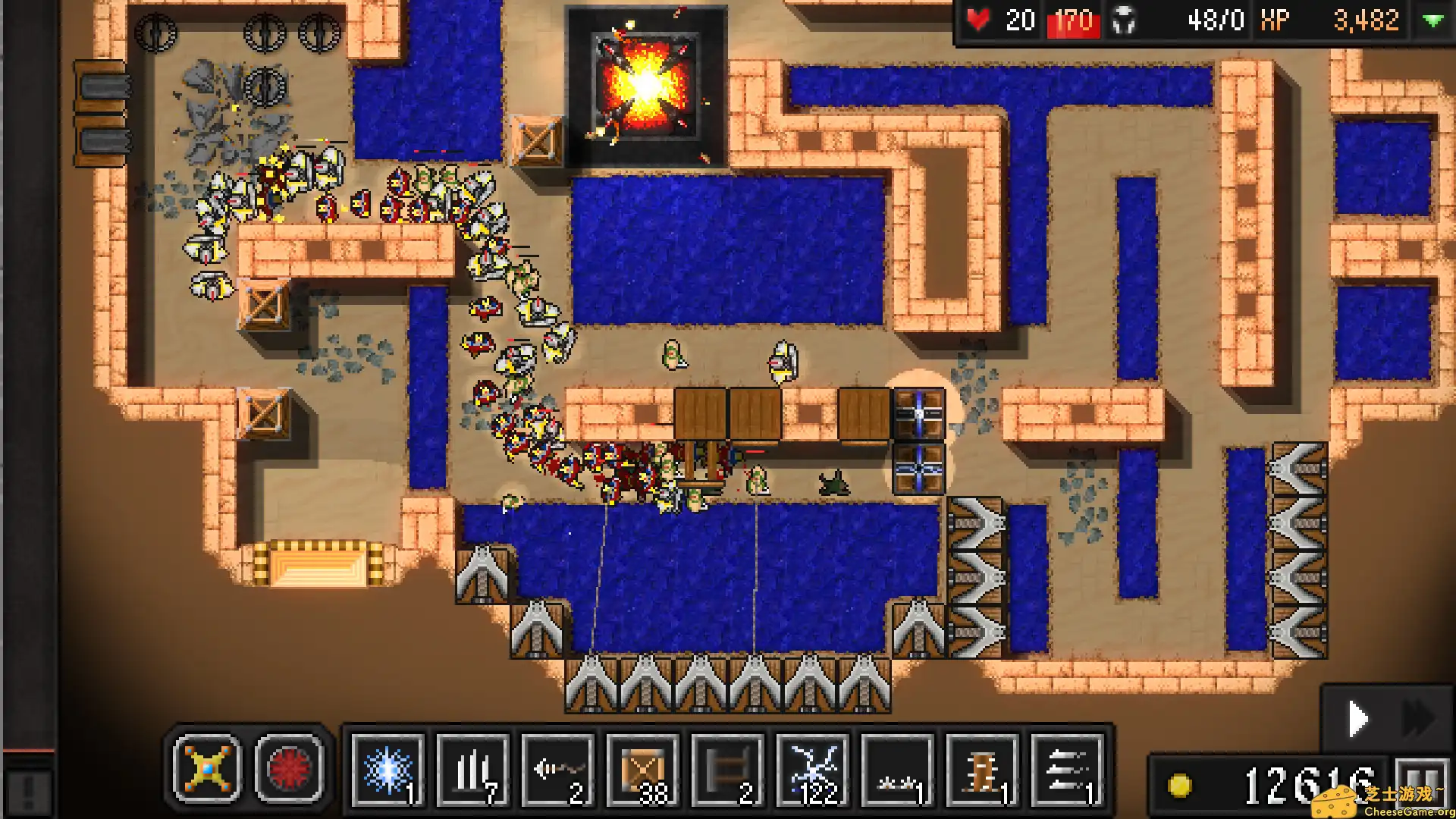Toggle the yellow crossed-blades ability button
Image resolution: width=1456 pixels, height=819 pixels.
click(x=206, y=770)
